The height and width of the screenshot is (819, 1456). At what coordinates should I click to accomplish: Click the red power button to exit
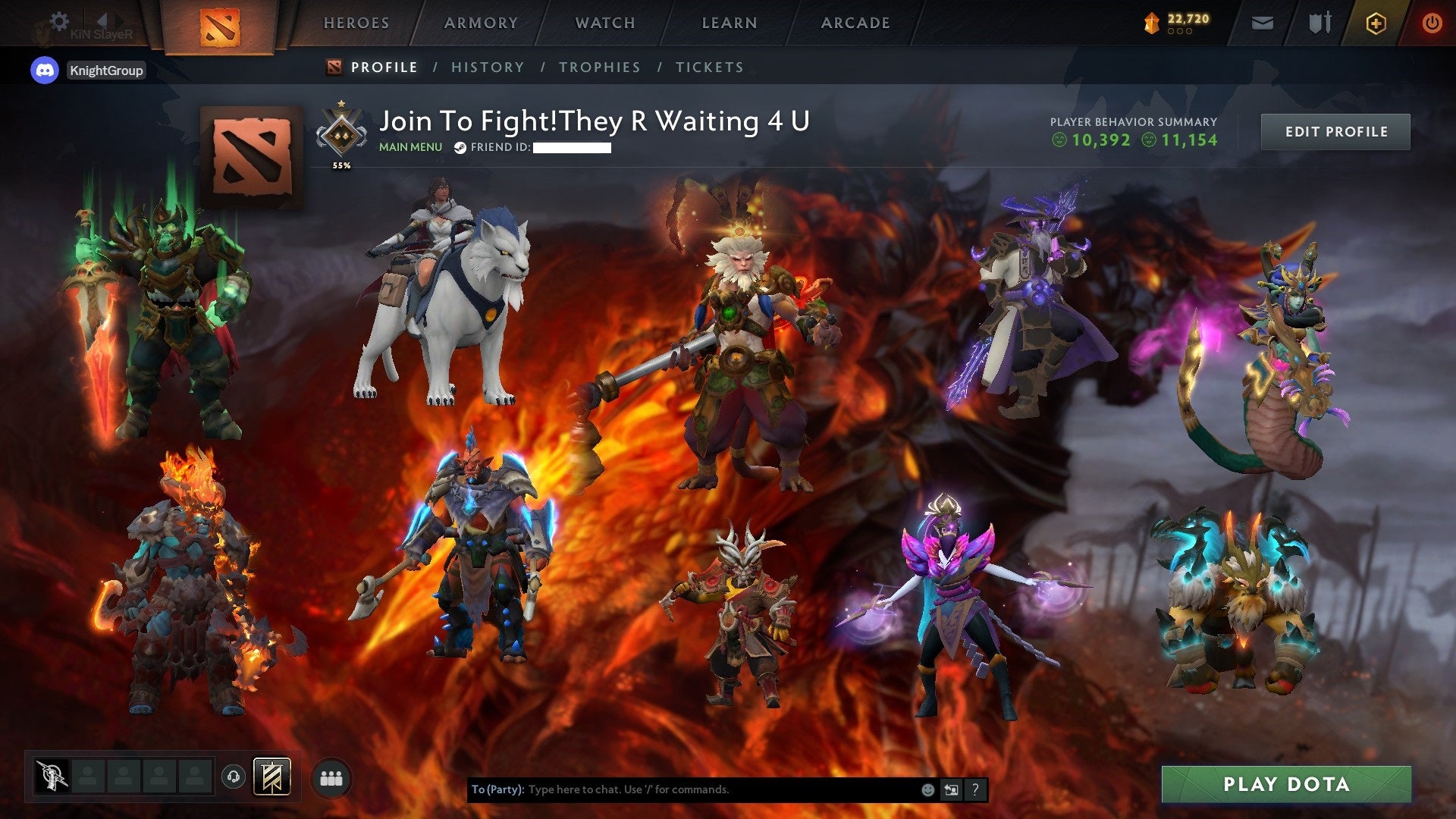point(1432,23)
